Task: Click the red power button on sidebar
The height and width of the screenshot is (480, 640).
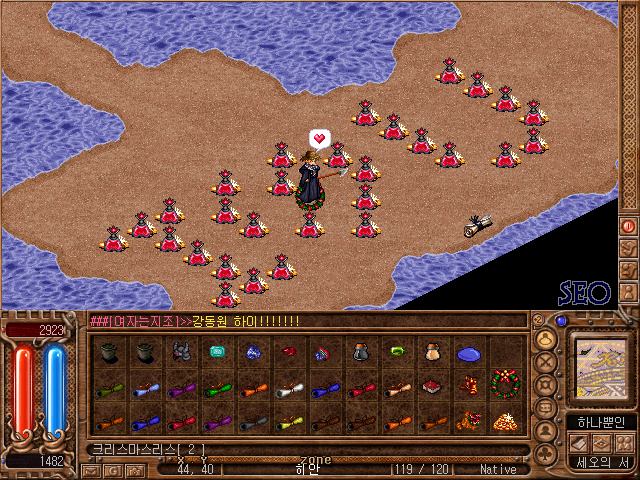Action: tap(629, 227)
